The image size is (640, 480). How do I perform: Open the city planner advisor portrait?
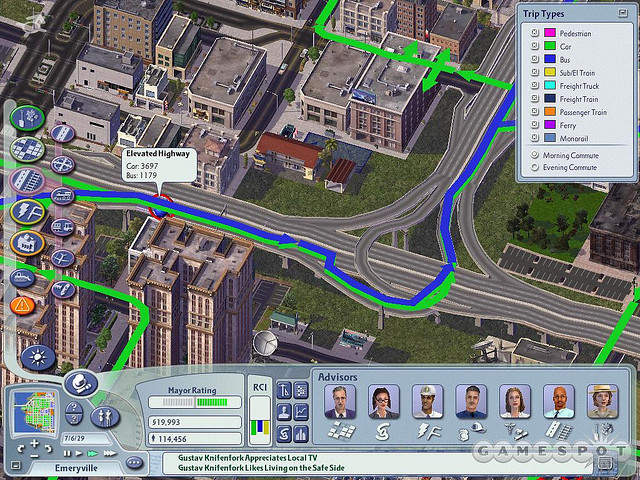pyautogui.click(x=341, y=402)
